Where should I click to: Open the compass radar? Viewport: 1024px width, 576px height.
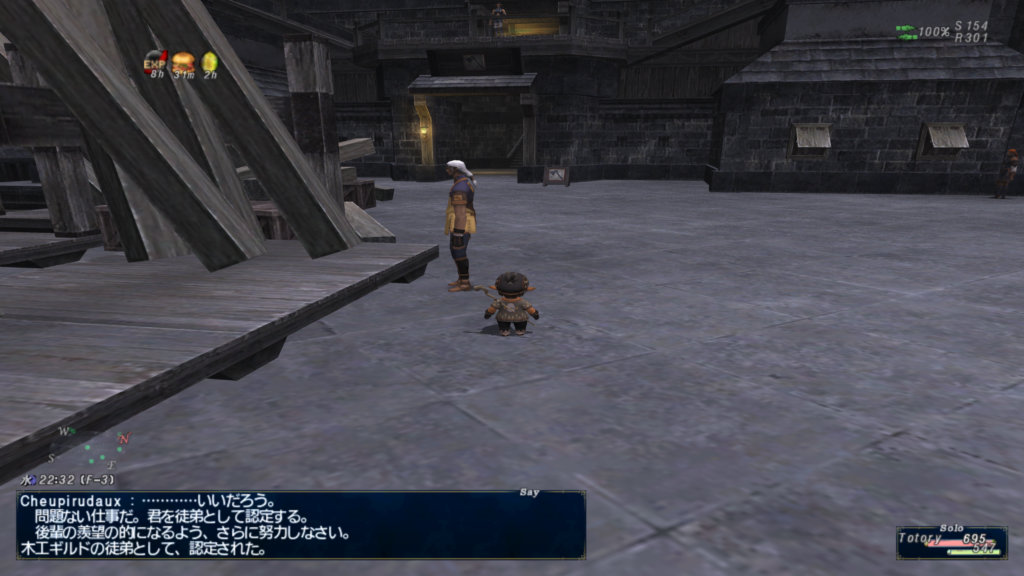[x=94, y=451]
